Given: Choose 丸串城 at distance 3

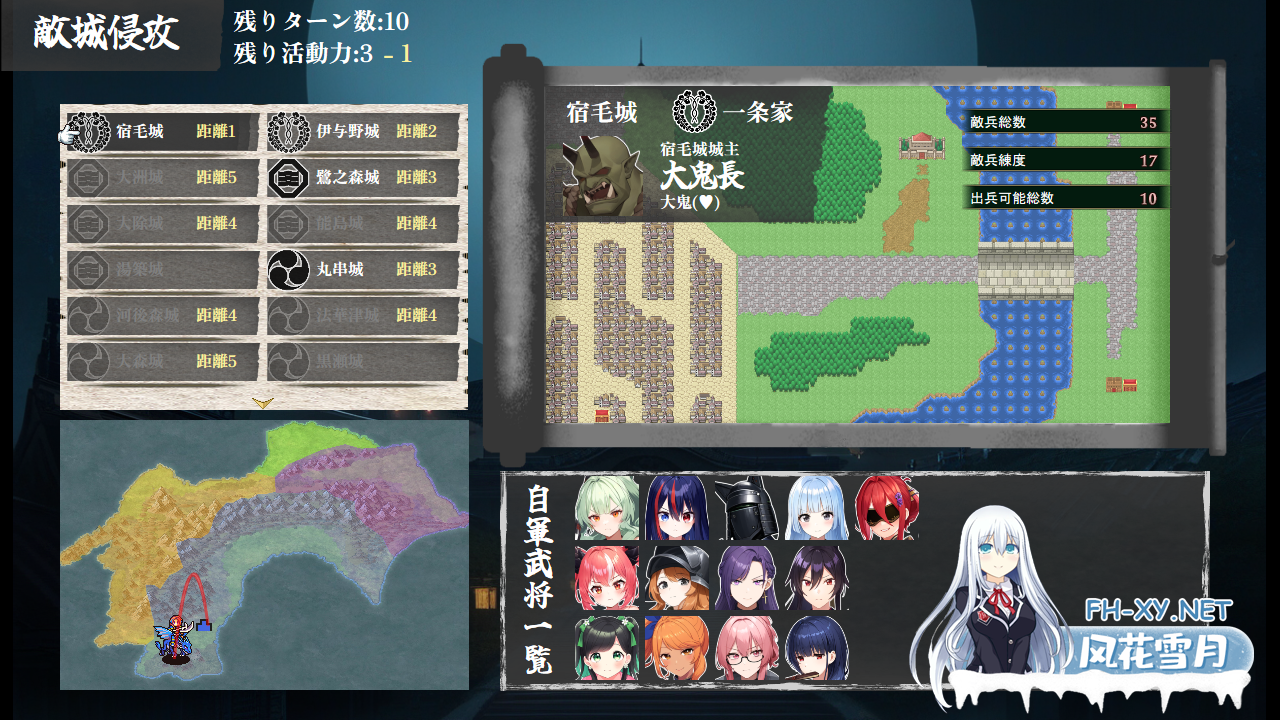Looking at the screenshot, I should [360, 270].
